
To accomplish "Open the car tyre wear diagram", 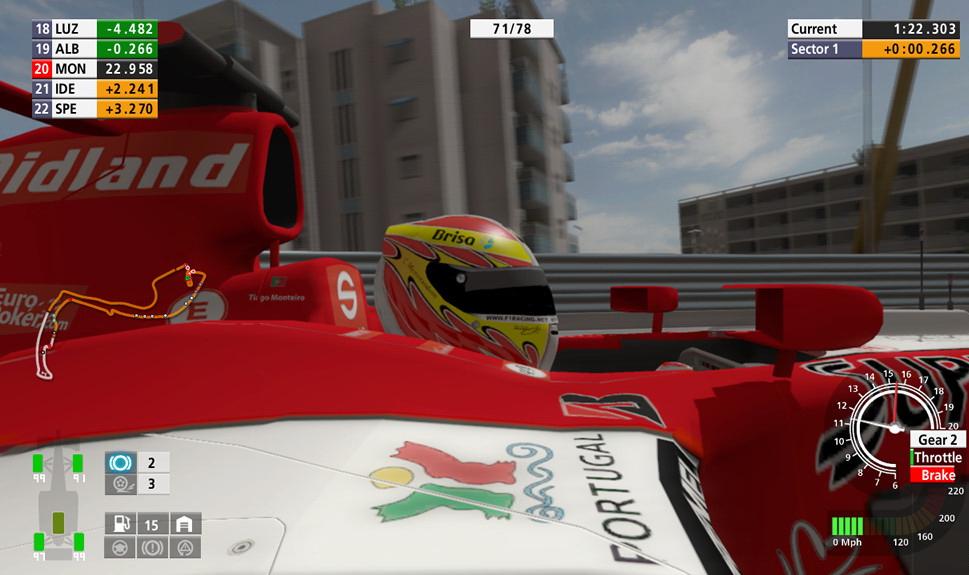I will point(58,507).
